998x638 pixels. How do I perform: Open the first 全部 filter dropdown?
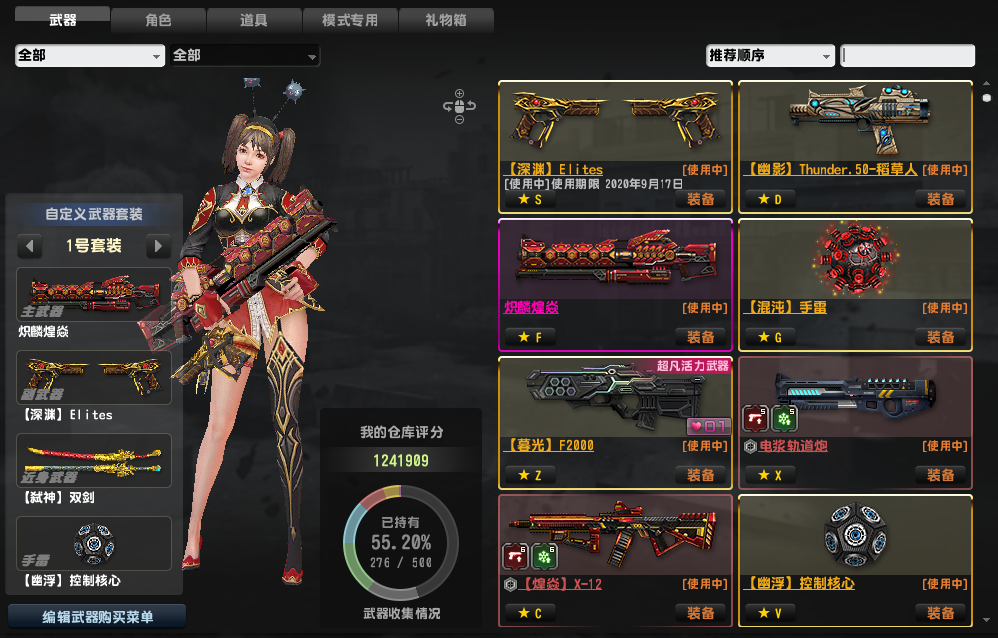(x=89, y=56)
